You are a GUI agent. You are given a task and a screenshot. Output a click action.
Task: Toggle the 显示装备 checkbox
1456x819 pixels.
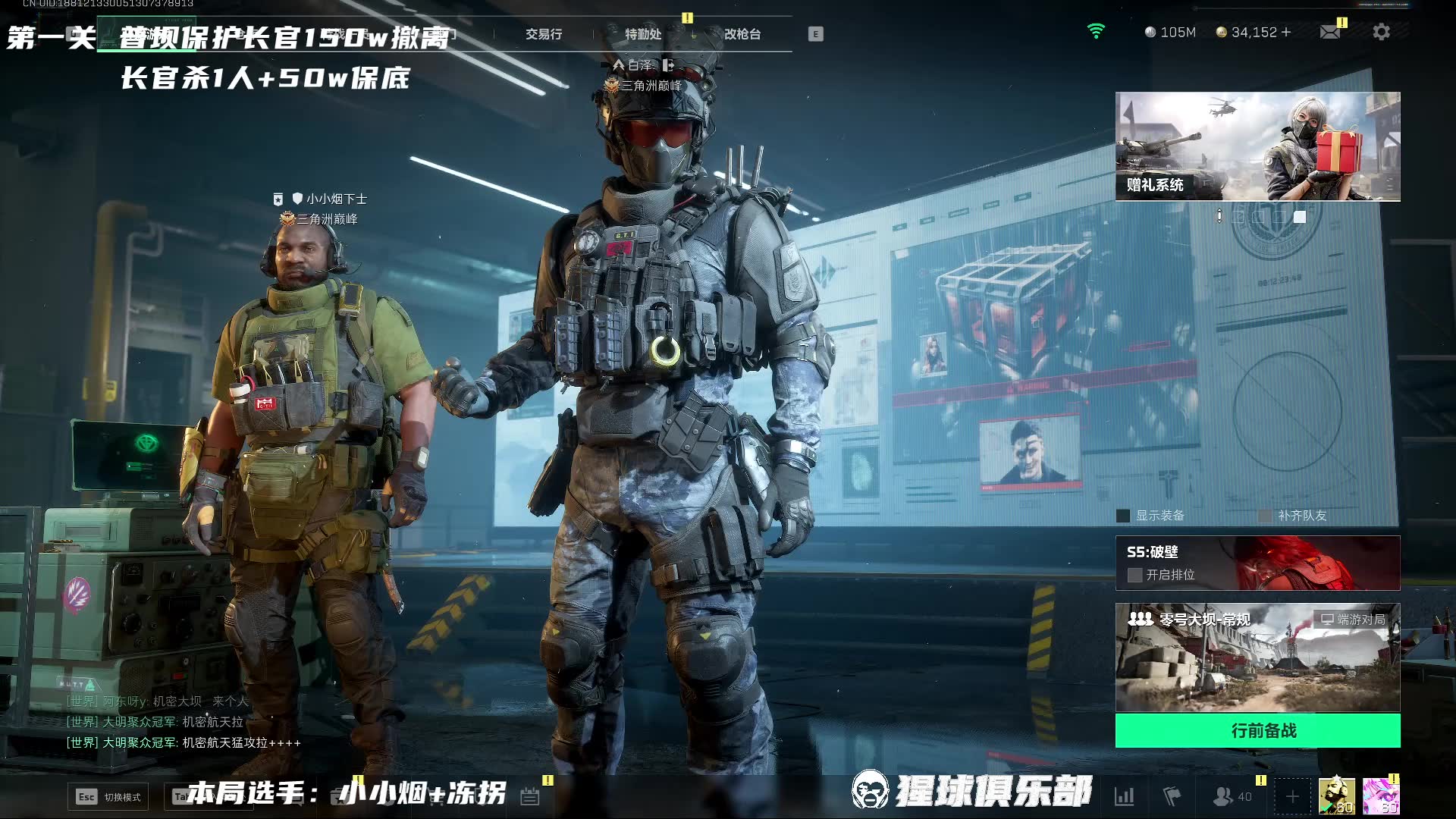1123,516
